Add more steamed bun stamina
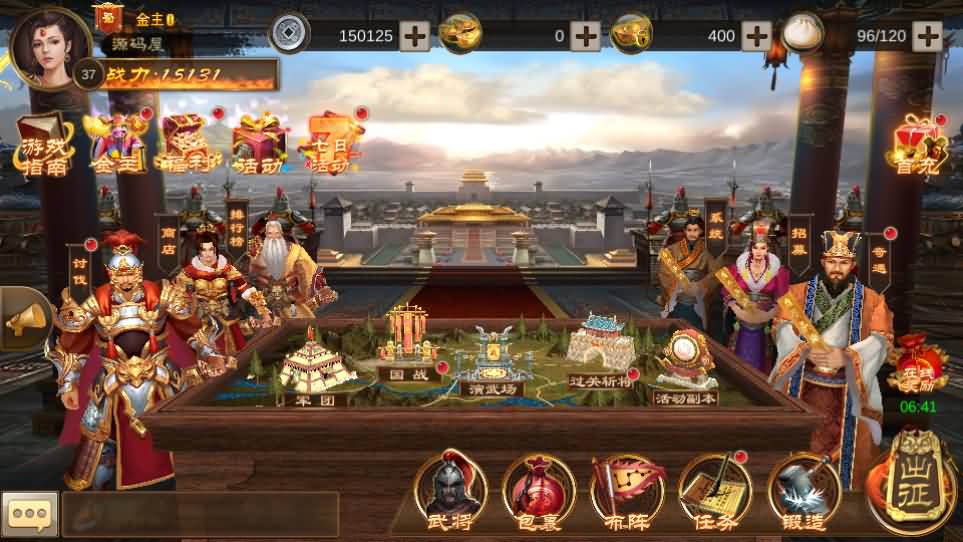Screen dimensions: 963x542 927,36
